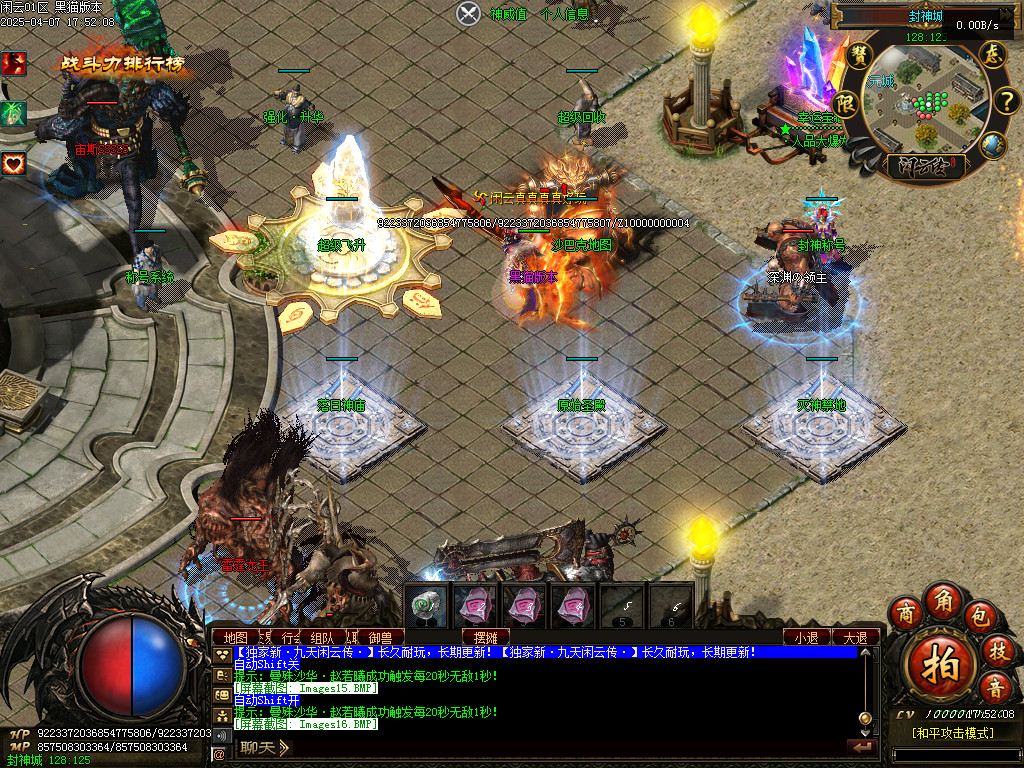The width and height of the screenshot is (1024, 768).
Task: Open the 组队 team tab
Action: (x=322, y=637)
